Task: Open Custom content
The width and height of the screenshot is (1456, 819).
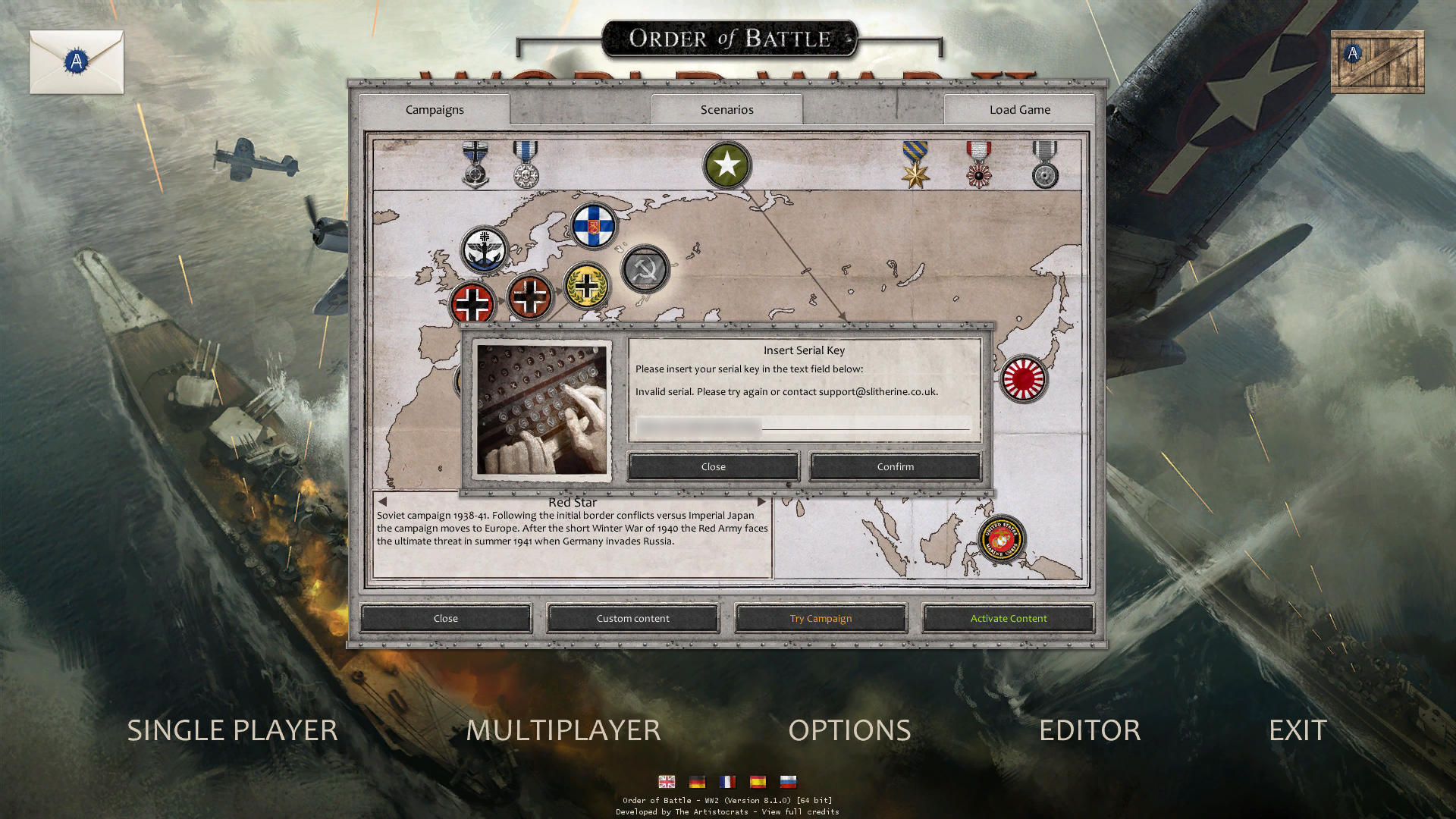Action: [x=632, y=618]
